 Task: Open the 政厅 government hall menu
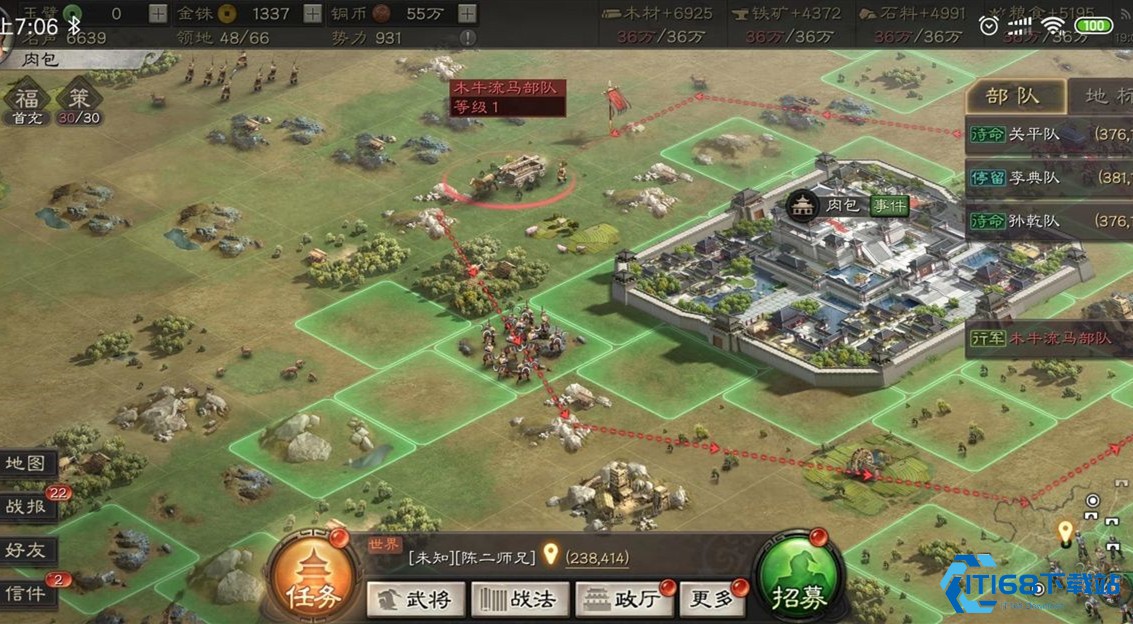tap(622, 600)
